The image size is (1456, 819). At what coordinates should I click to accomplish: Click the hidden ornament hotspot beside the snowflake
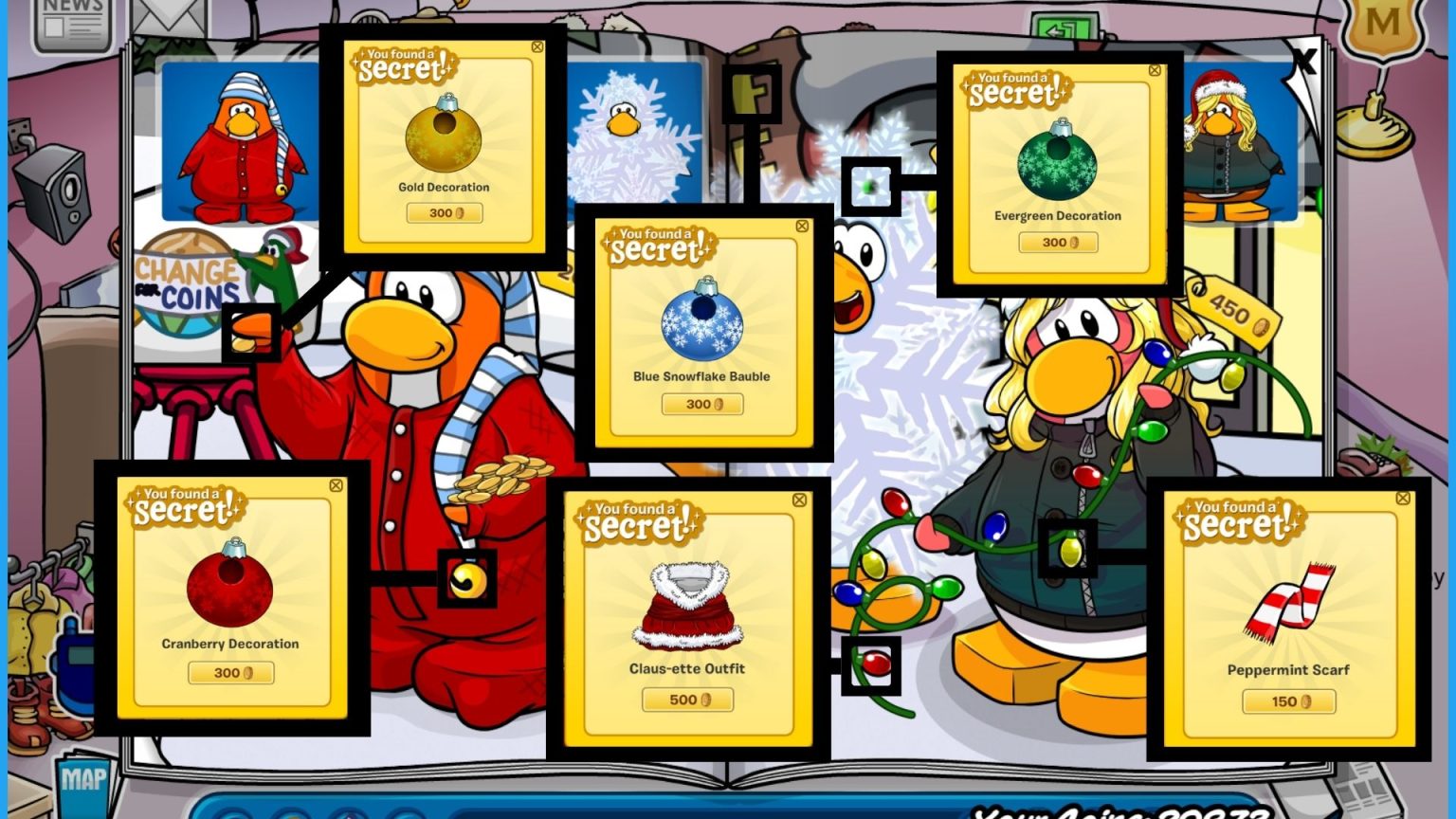pyautogui.click(x=871, y=186)
